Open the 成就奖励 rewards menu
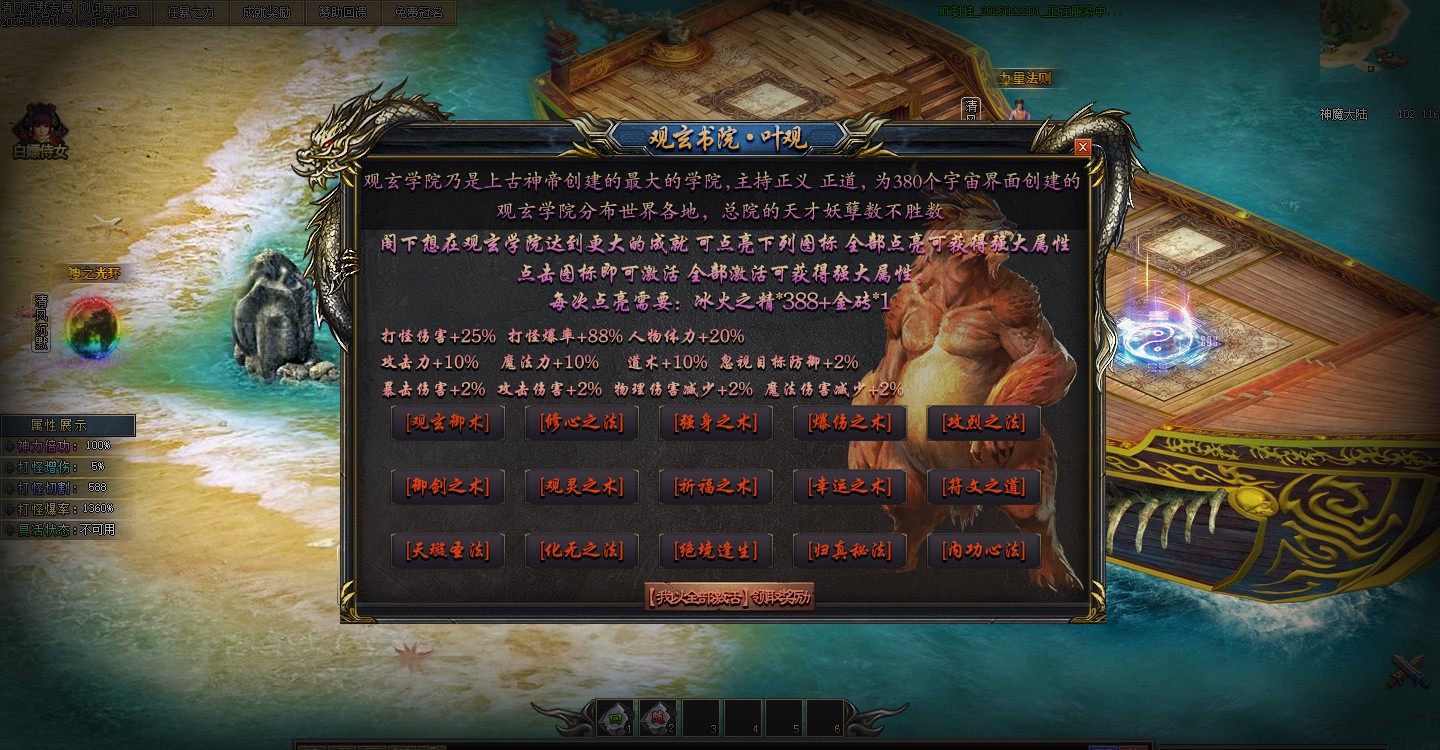 click(x=268, y=14)
